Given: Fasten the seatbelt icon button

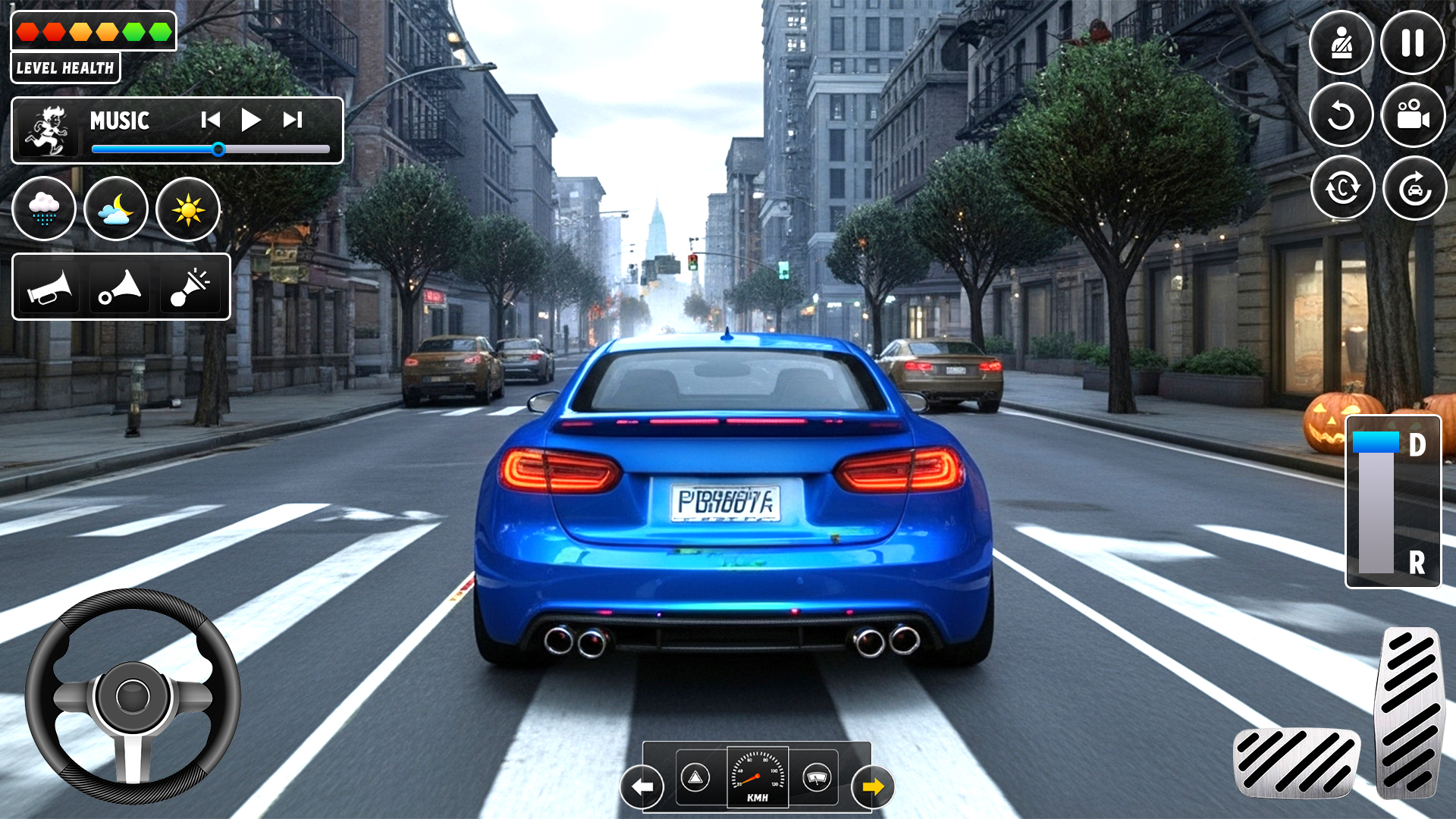Looking at the screenshot, I should (1341, 43).
